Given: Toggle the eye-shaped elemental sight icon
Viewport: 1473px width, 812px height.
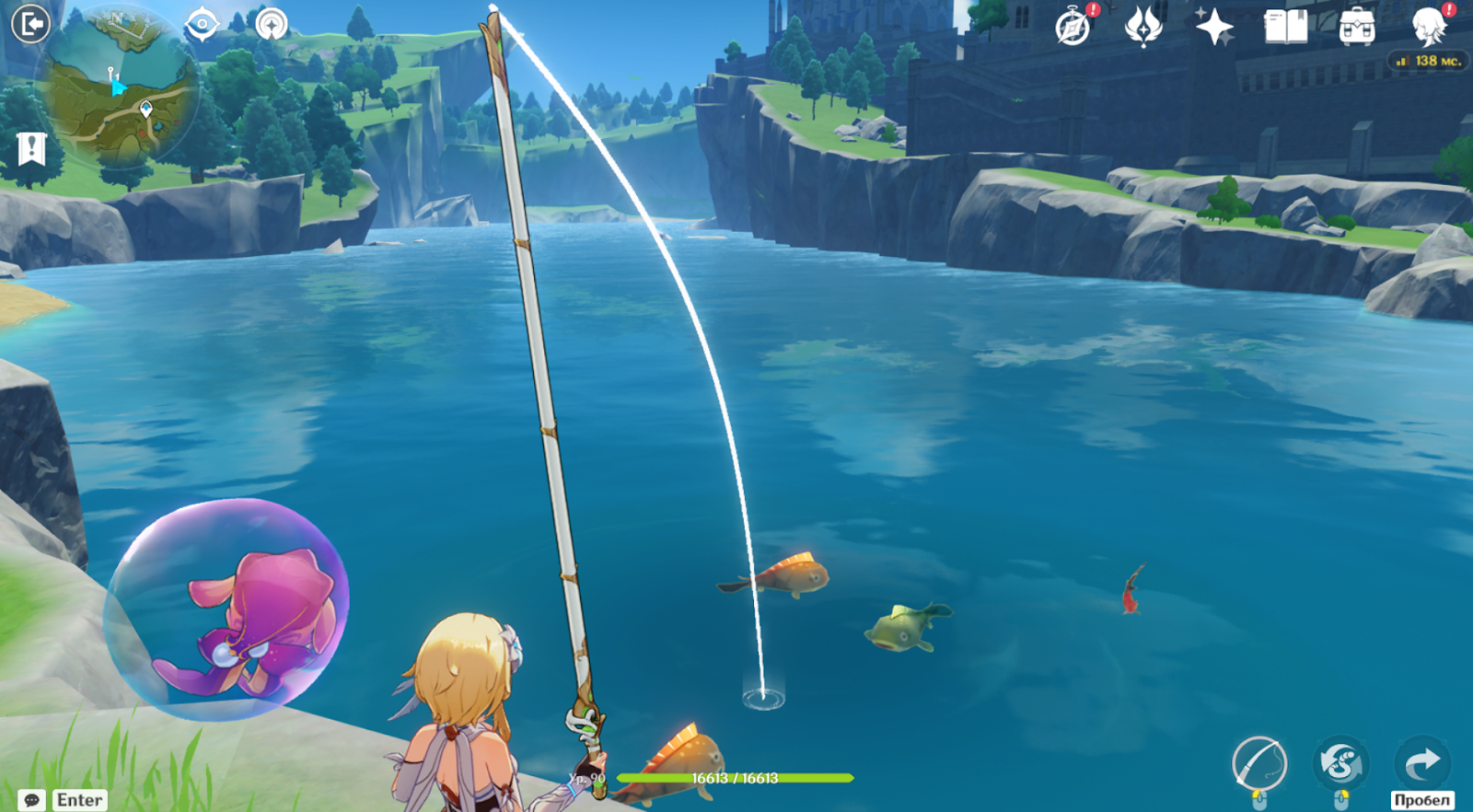Looking at the screenshot, I should click(x=202, y=25).
